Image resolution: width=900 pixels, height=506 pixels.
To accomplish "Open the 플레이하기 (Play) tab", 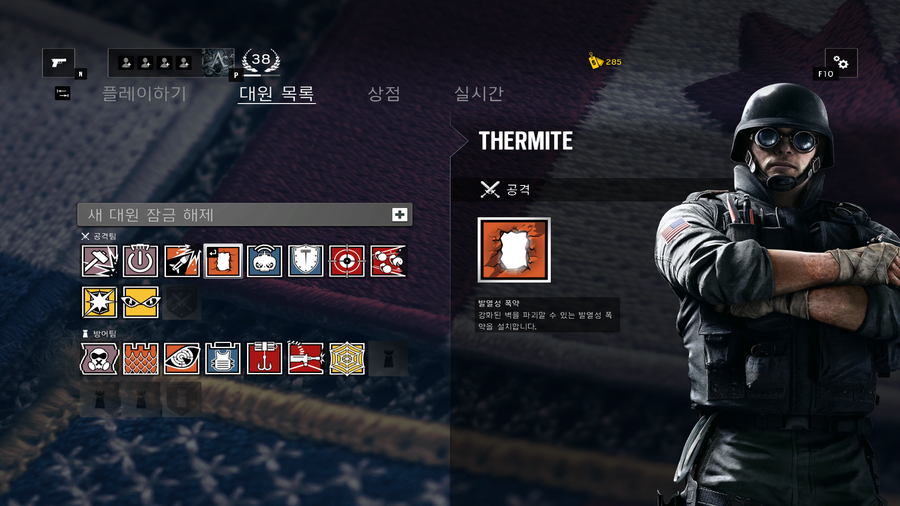I will (x=144, y=94).
